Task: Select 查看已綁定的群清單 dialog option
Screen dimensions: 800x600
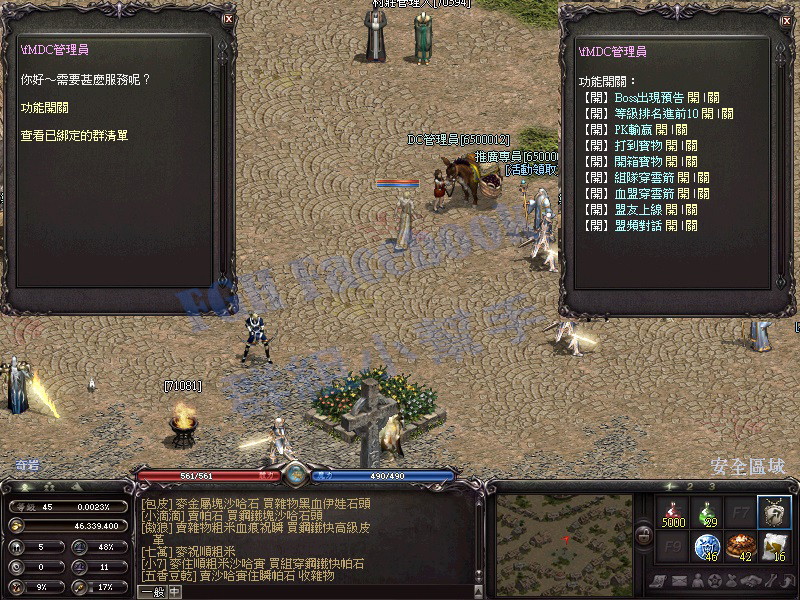Action: (x=74, y=134)
